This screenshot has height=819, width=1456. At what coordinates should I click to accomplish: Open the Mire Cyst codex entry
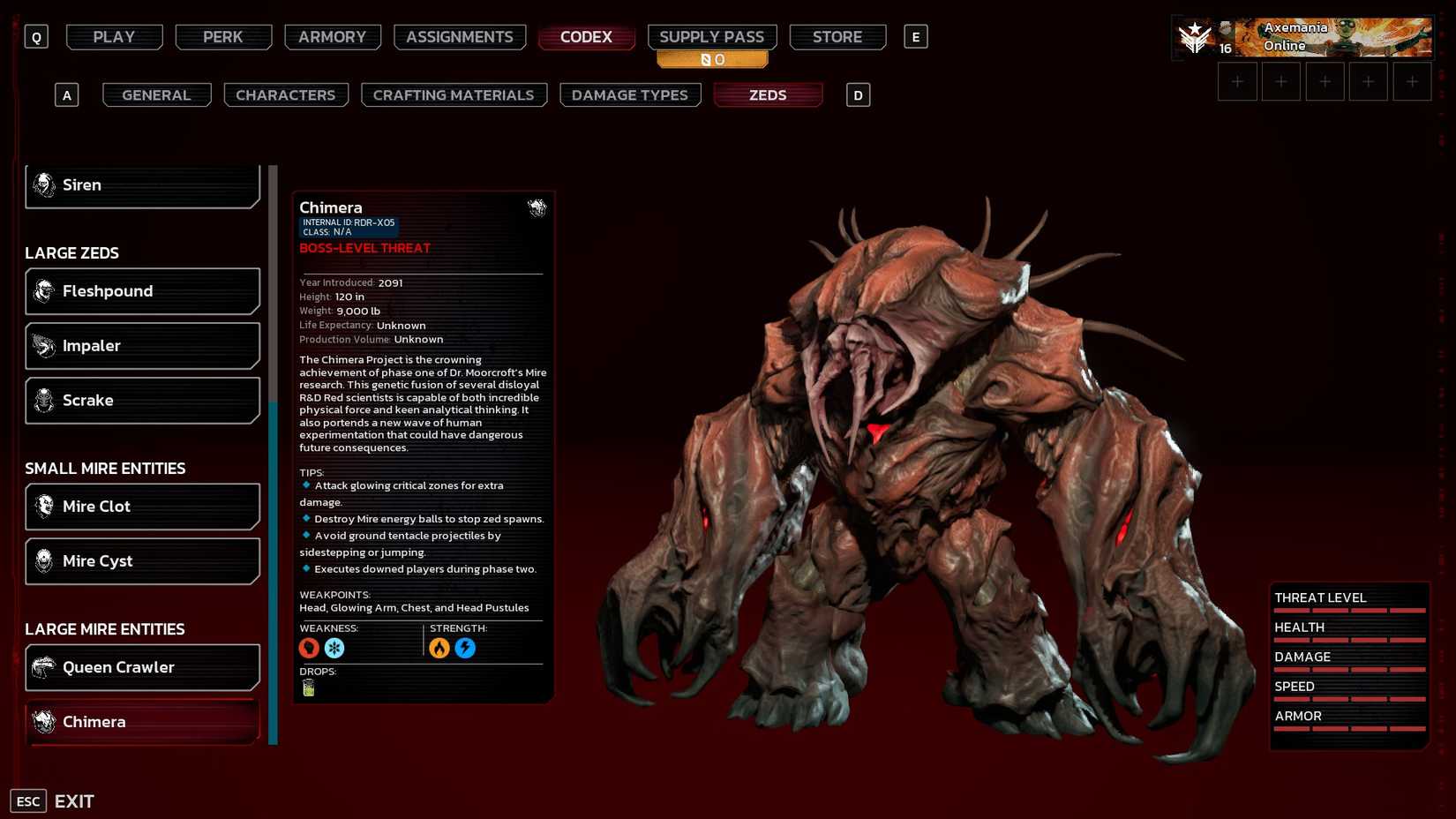pos(141,560)
